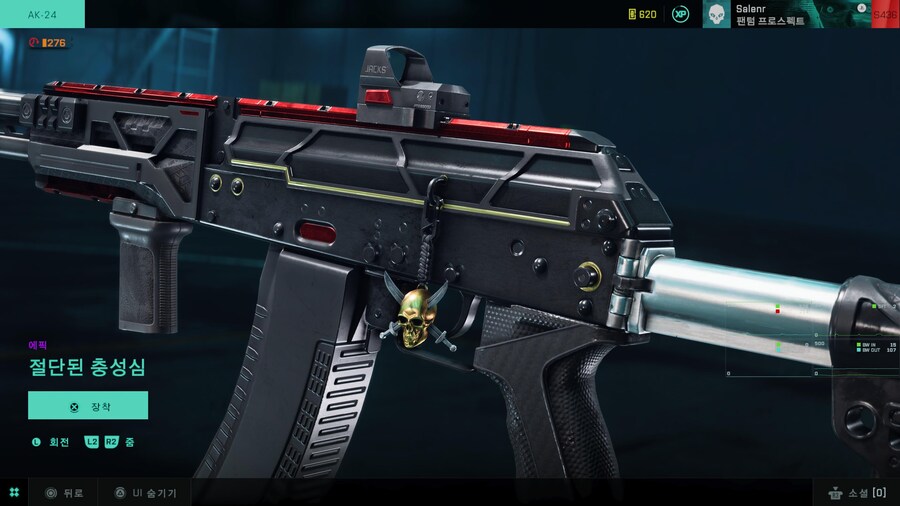Screen dimensions: 900x506
Task: Open the 소셜 social panel
Action: point(857,493)
